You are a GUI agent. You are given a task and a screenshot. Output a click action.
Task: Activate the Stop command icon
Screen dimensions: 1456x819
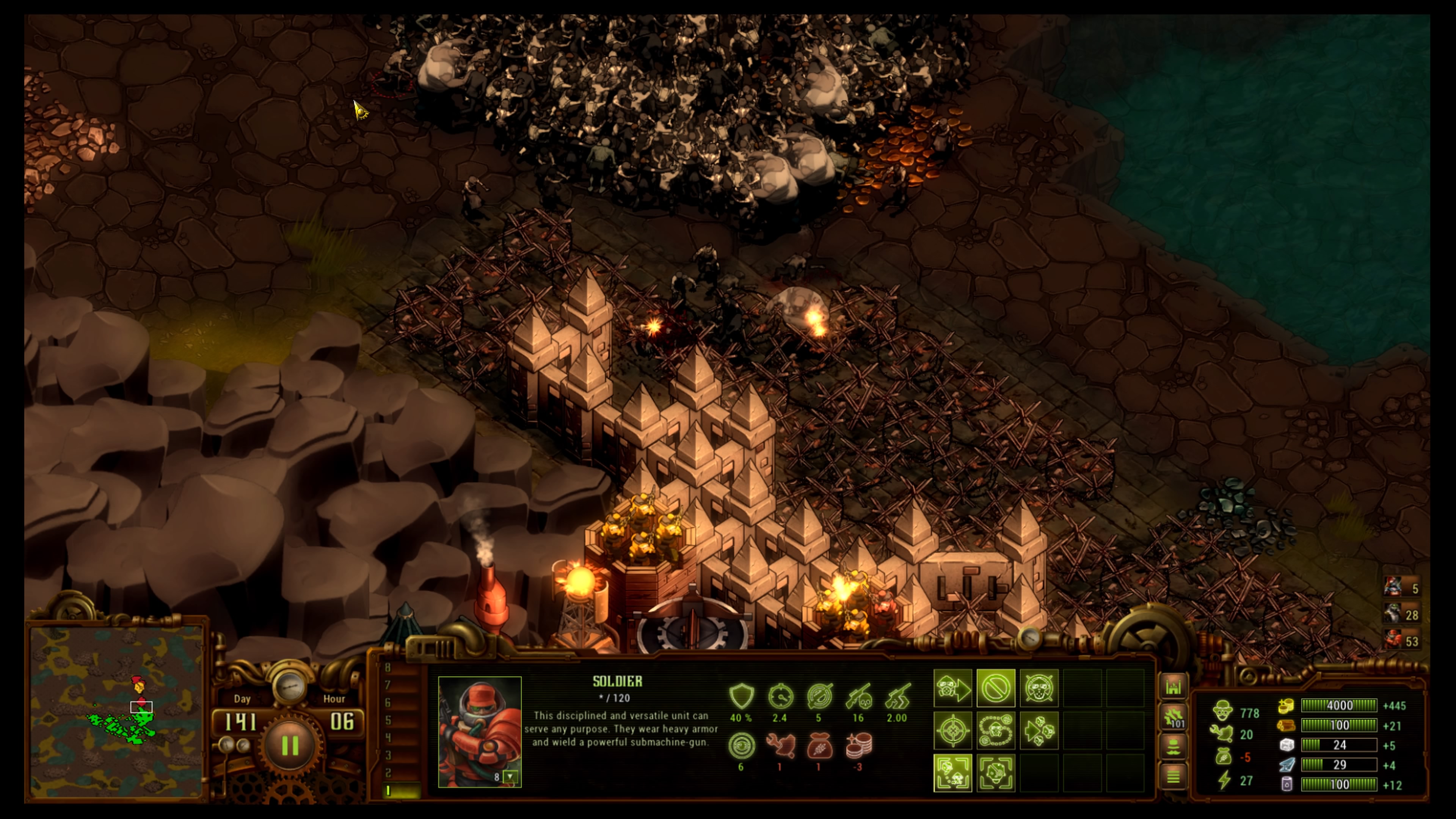click(995, 689)
